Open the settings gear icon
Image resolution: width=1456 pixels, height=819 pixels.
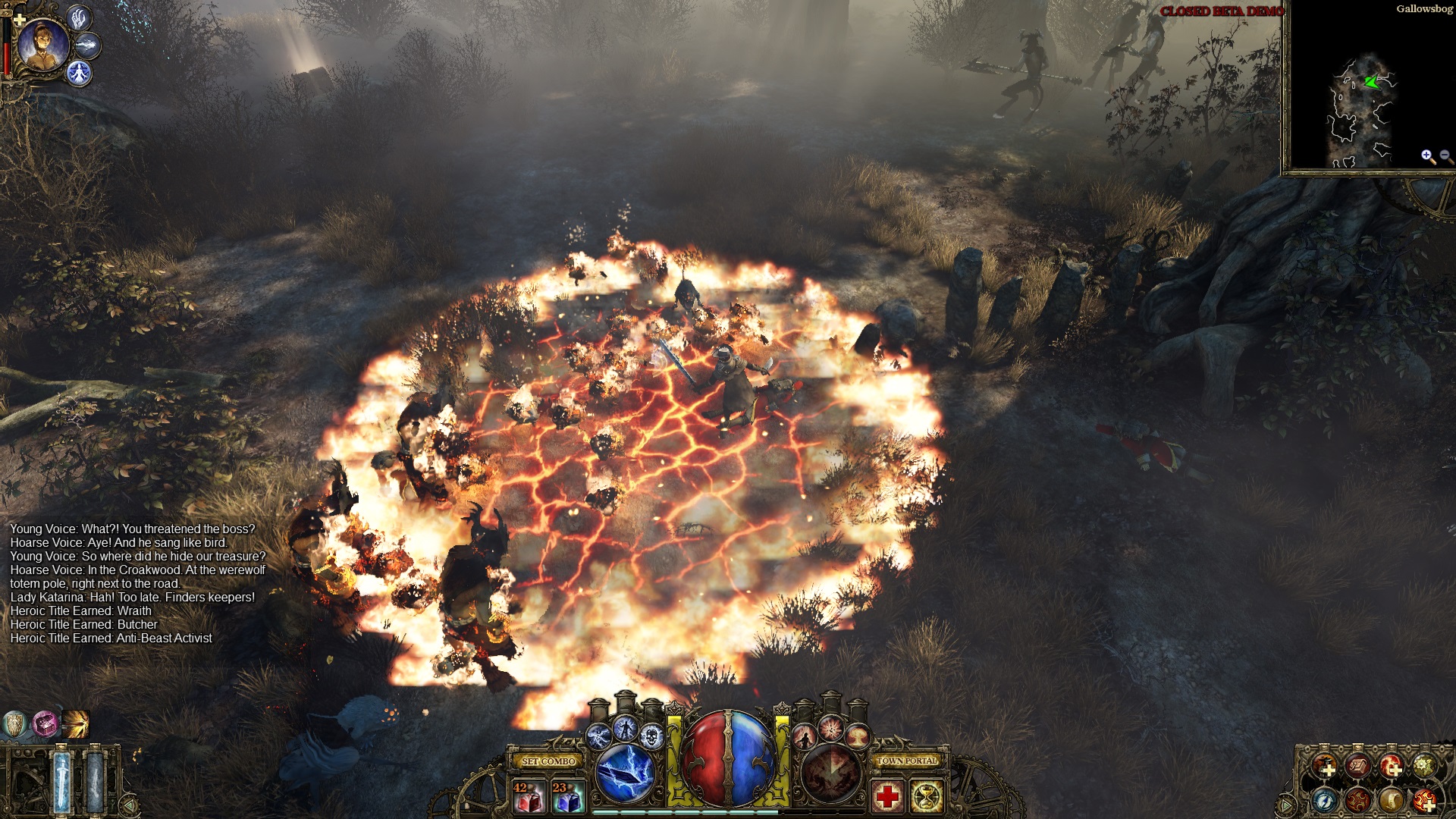tap(1423, 765)
